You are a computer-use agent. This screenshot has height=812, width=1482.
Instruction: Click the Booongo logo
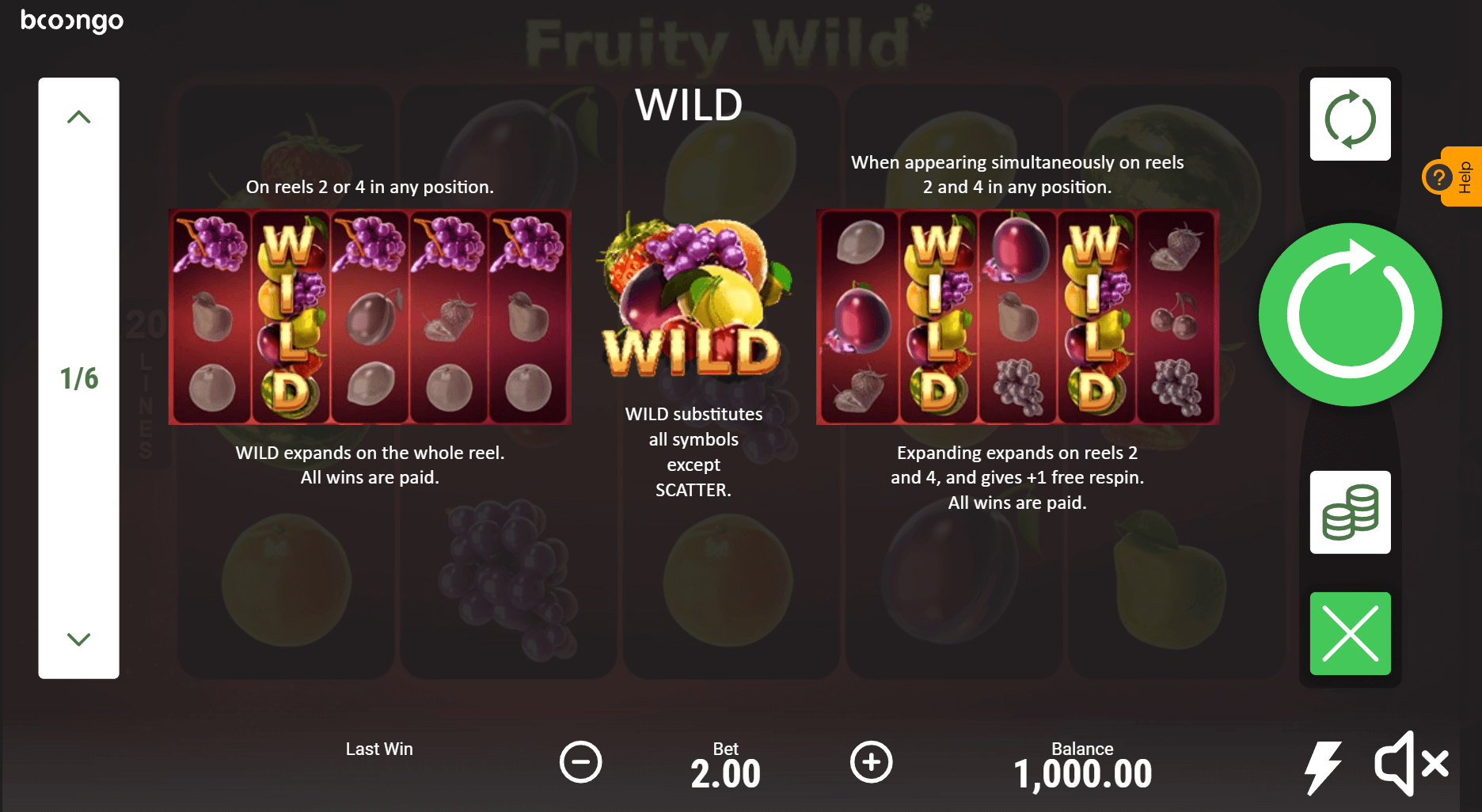pyautogui.click(x=72, y=21)
